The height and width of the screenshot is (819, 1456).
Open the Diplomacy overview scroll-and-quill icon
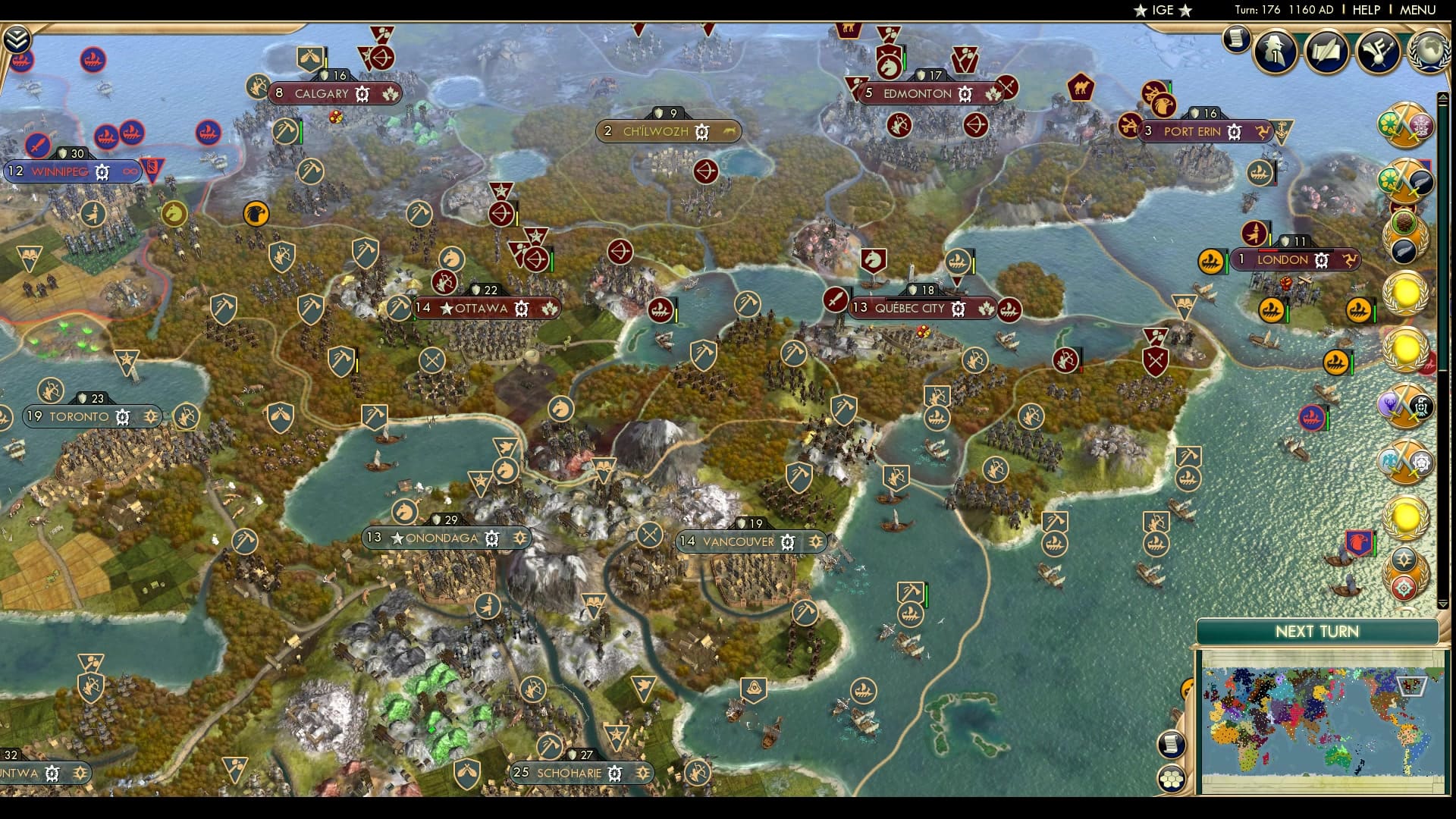[1326, 52]
